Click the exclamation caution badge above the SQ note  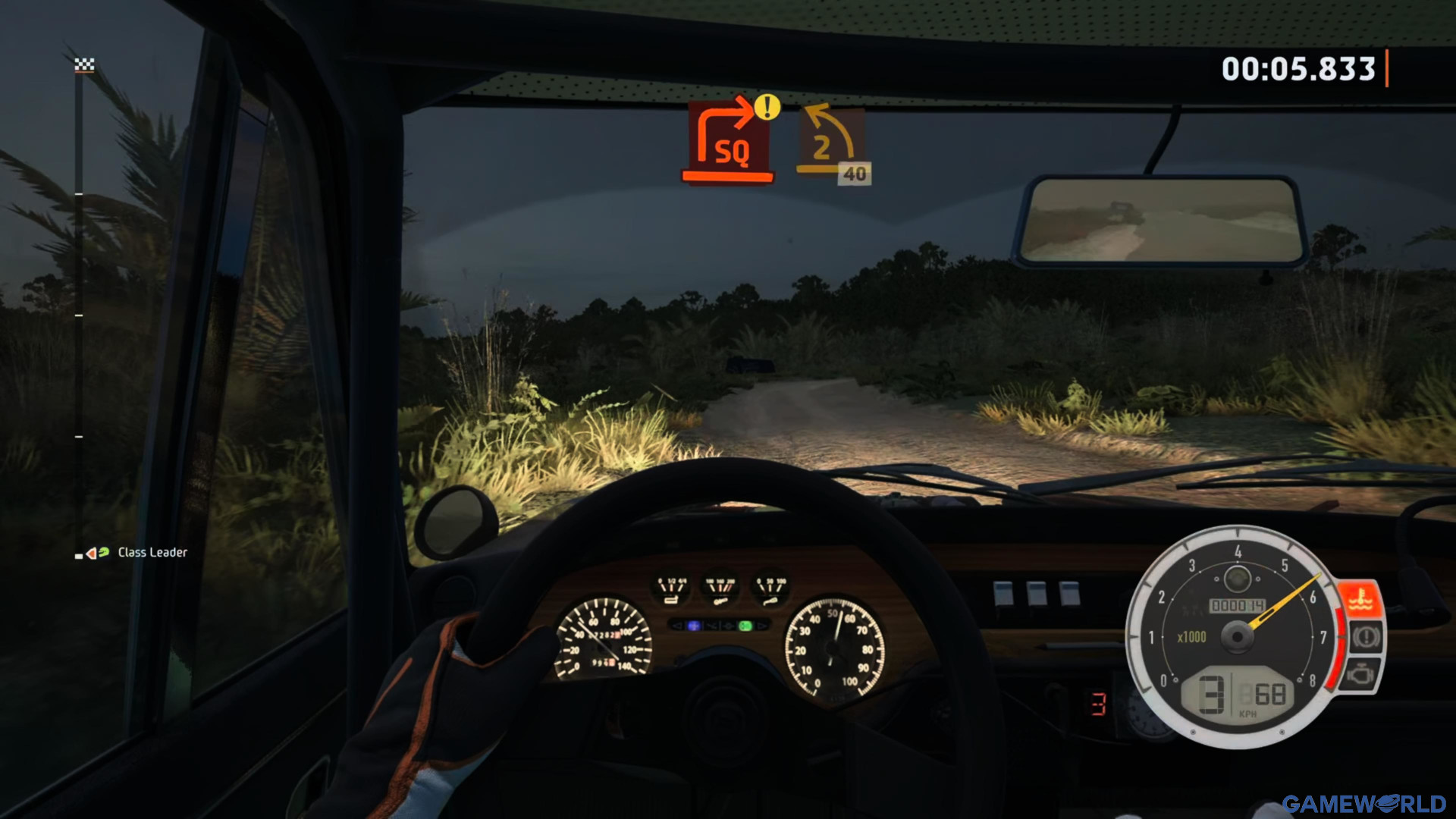pyautogui.click(x=766, y=108)
